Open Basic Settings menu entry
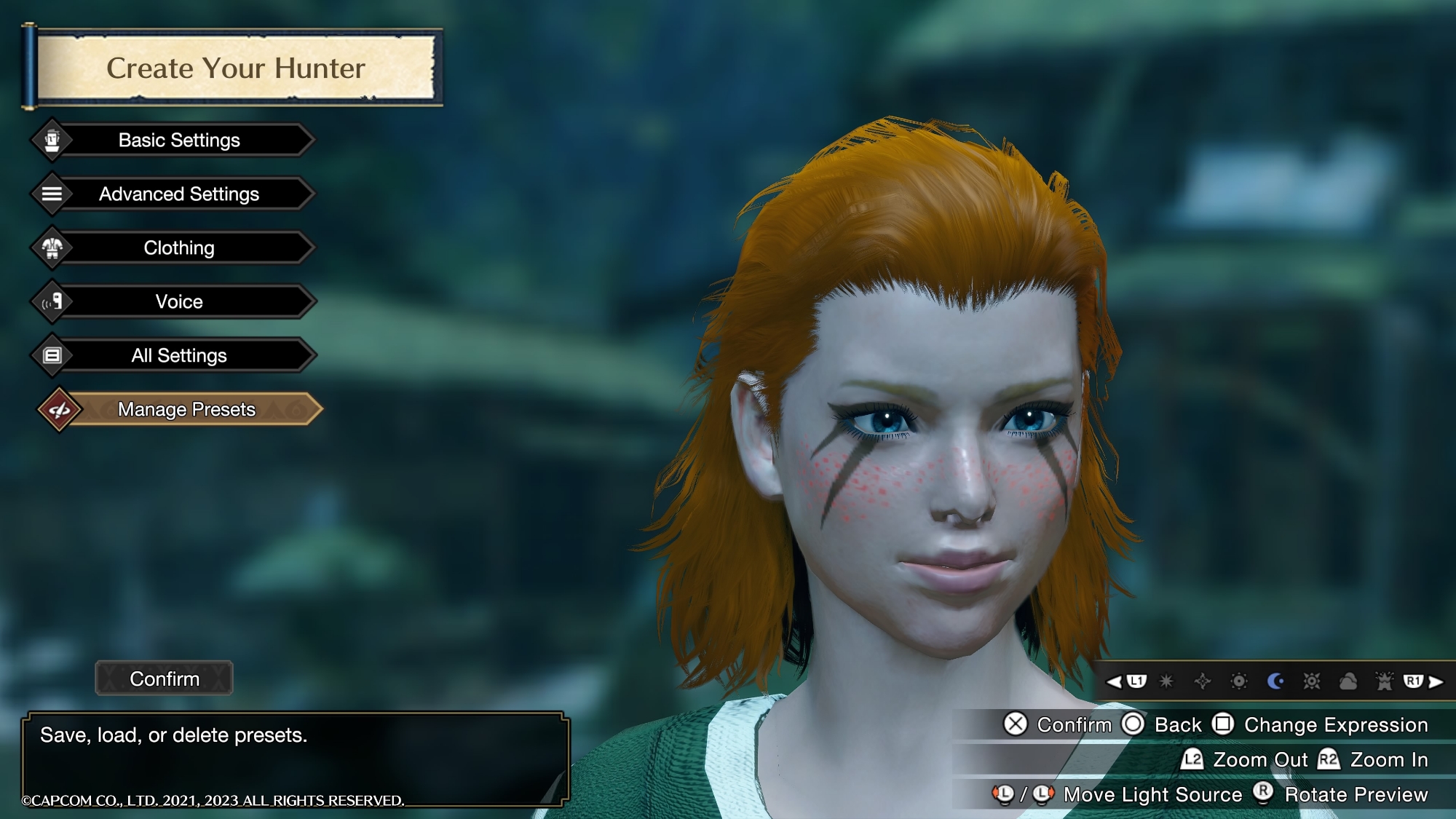 tap(179, 140)
